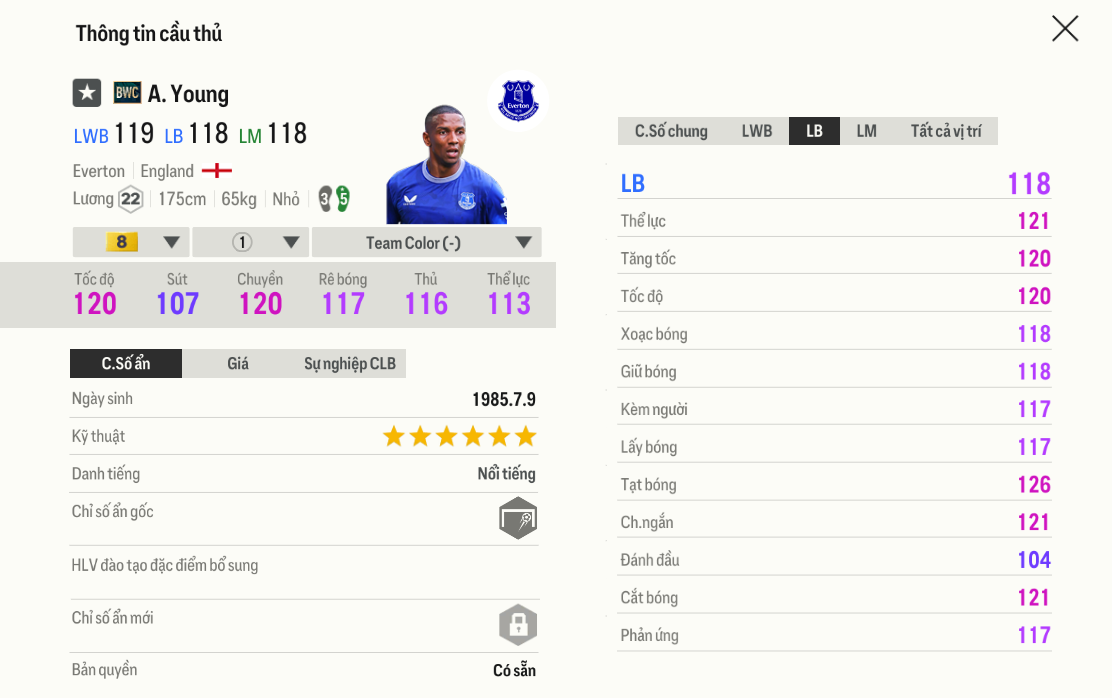Screen dimensions: 1112x698
Task: Open the Giá tab
Action: pyautogui.click(x=238, y=363)
